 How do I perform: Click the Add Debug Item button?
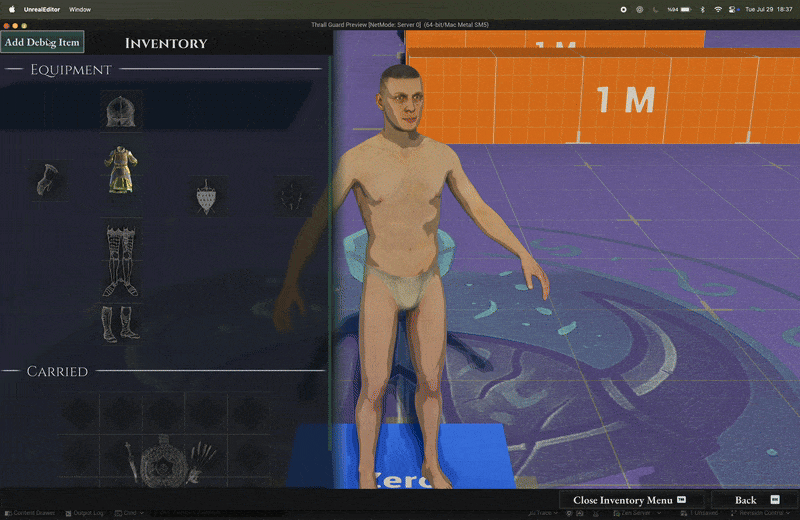coord(42,42)
